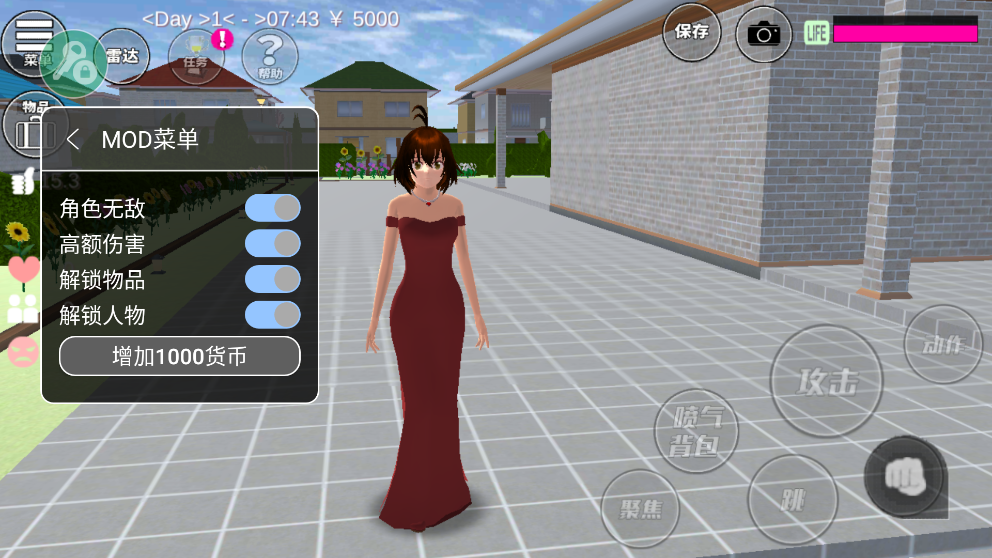This screenshot has height=558, width=992.
Task: Tap the fist punch icon button
Action: [x=904, y=476]
